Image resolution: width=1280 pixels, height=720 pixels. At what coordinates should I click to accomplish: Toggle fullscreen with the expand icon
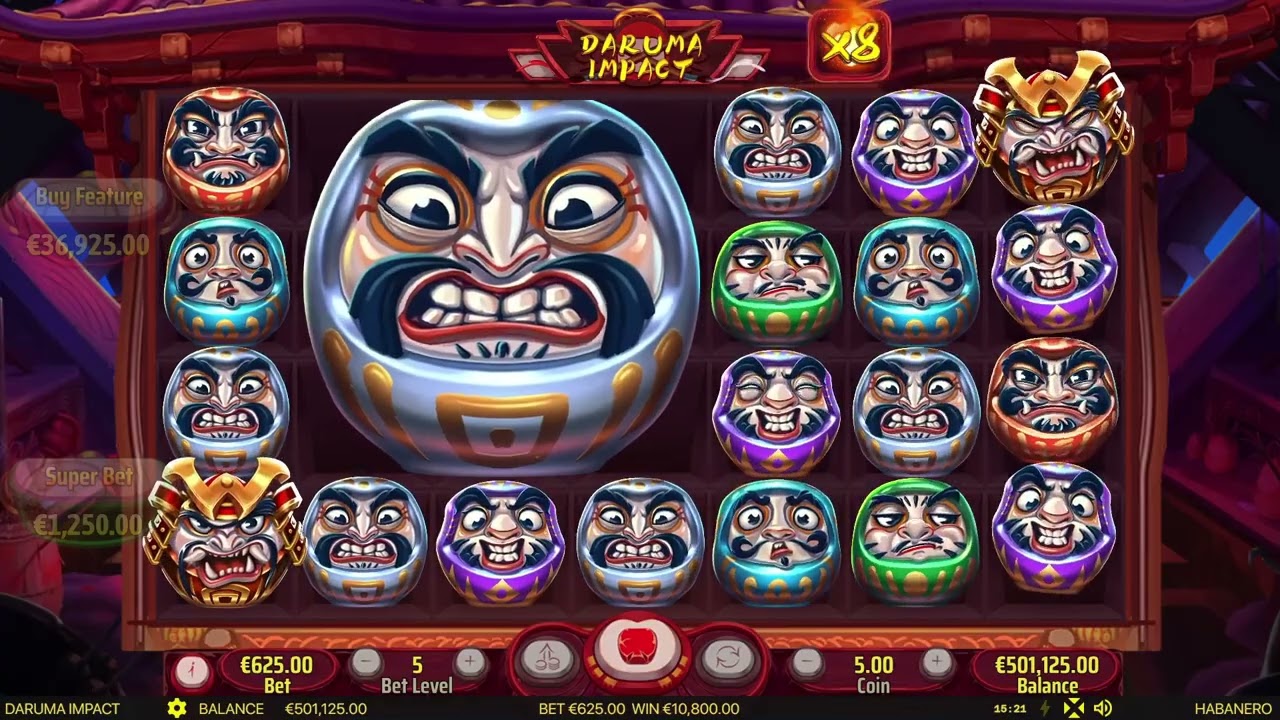[x=1074, y=709]
